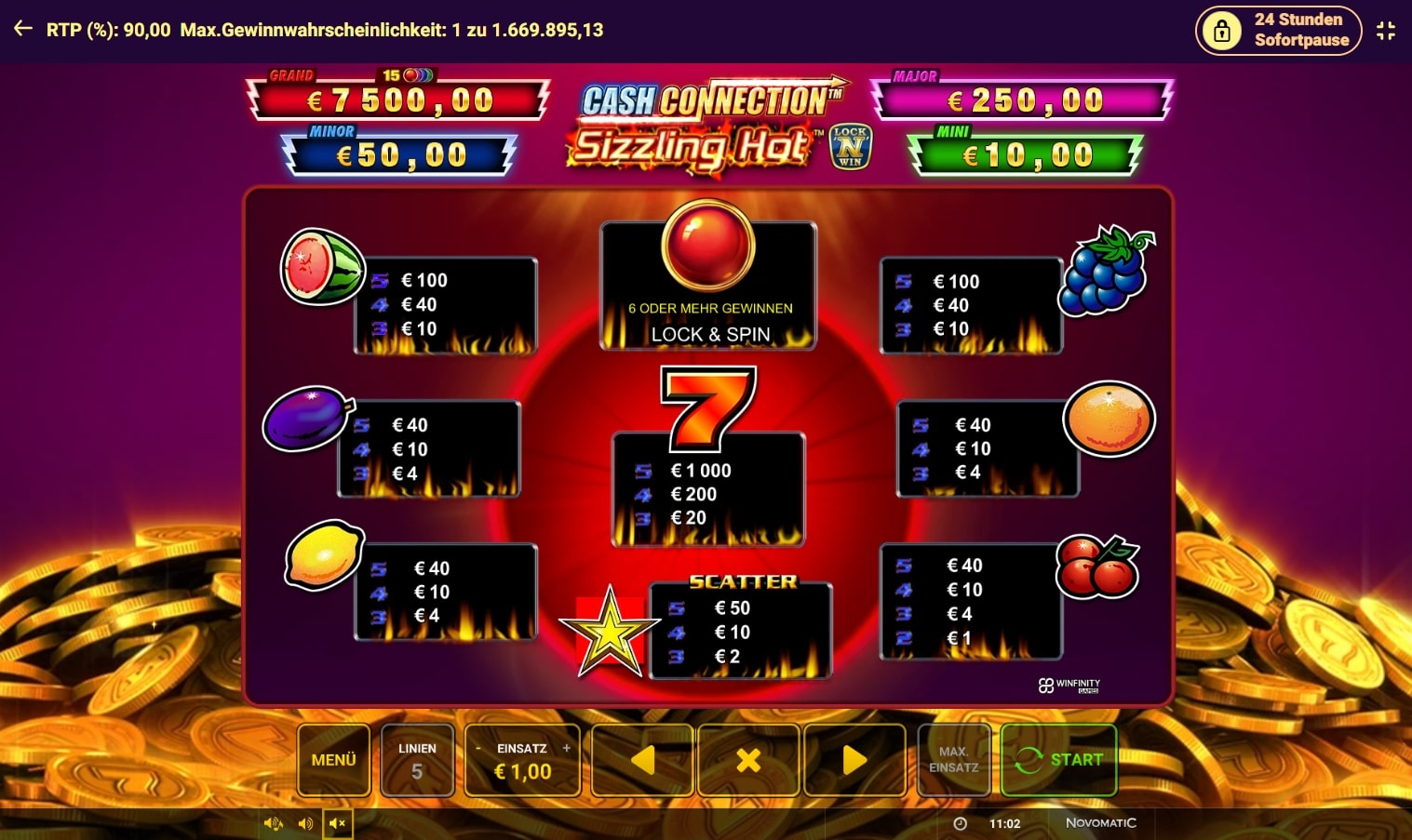
Task: Click the Lock'N'Win badge beside the game title
Action: [x=853, y=146]
